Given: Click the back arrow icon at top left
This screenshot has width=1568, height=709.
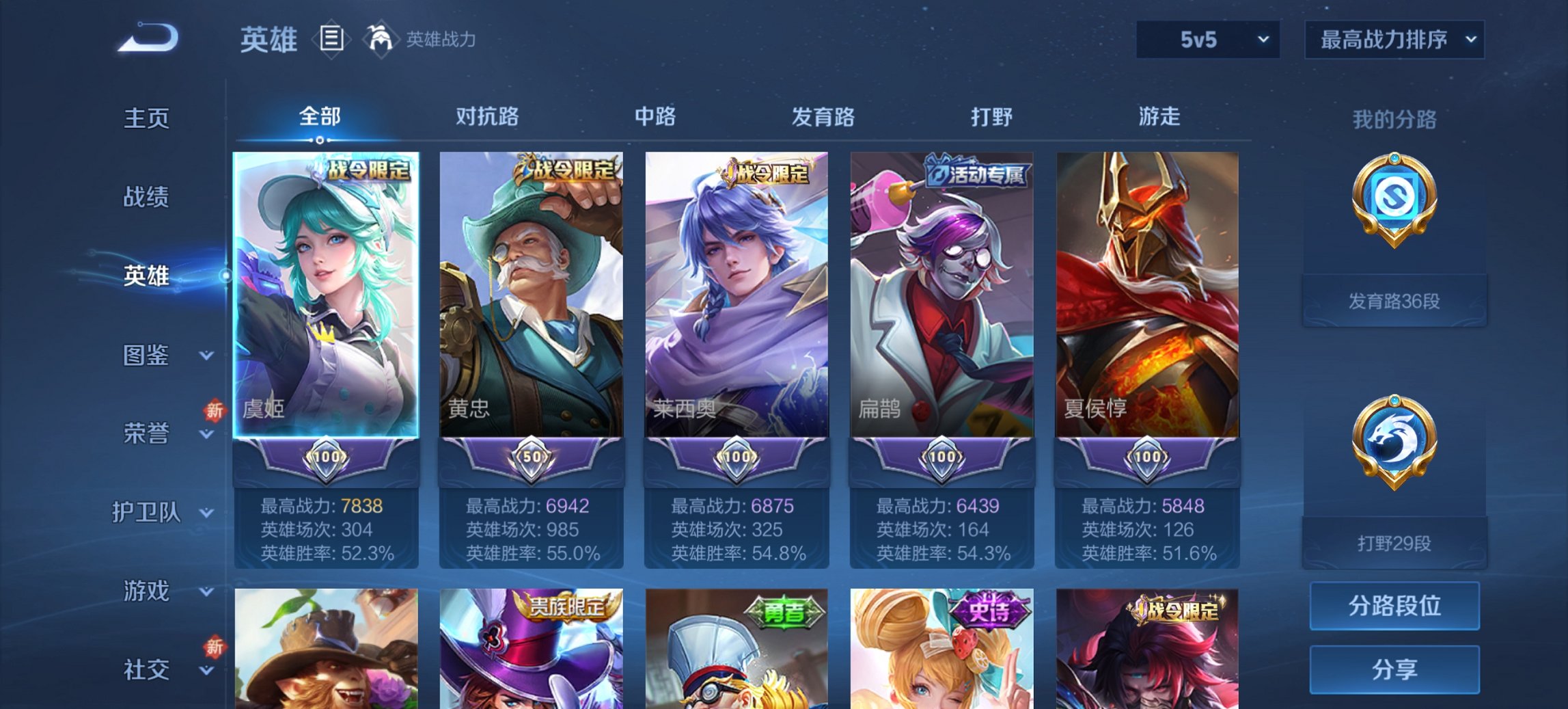Looking at the screenshot, I should (x=147, y=39).
